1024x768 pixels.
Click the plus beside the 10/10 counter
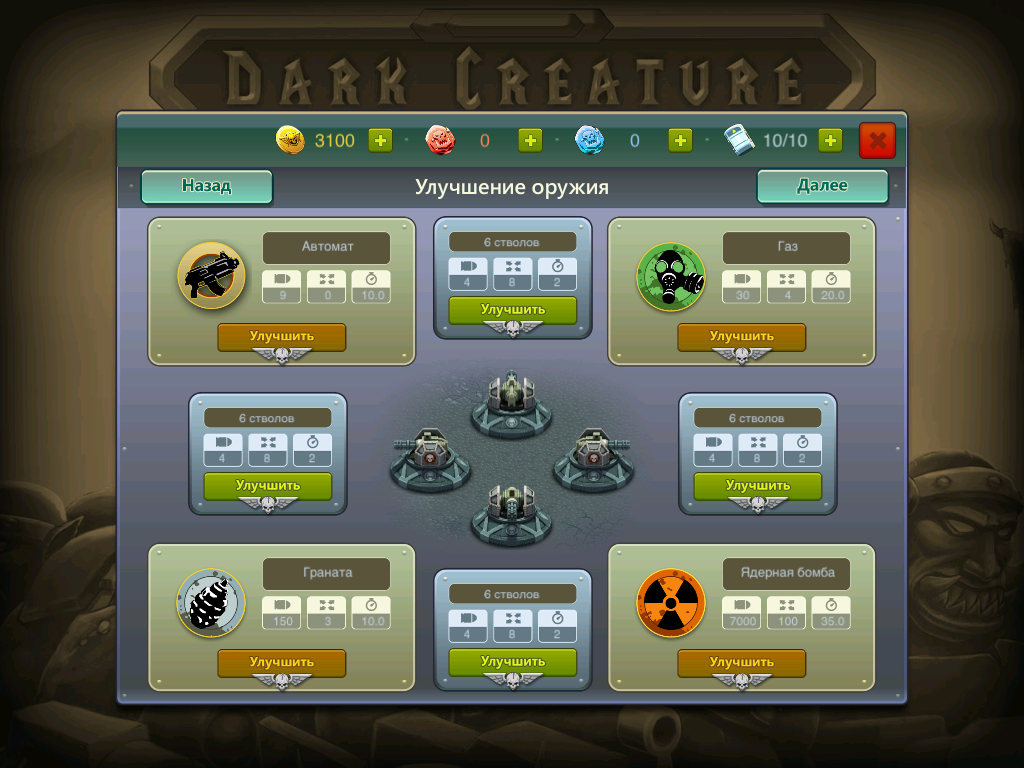pyautogui.click(x=830, y=141)
